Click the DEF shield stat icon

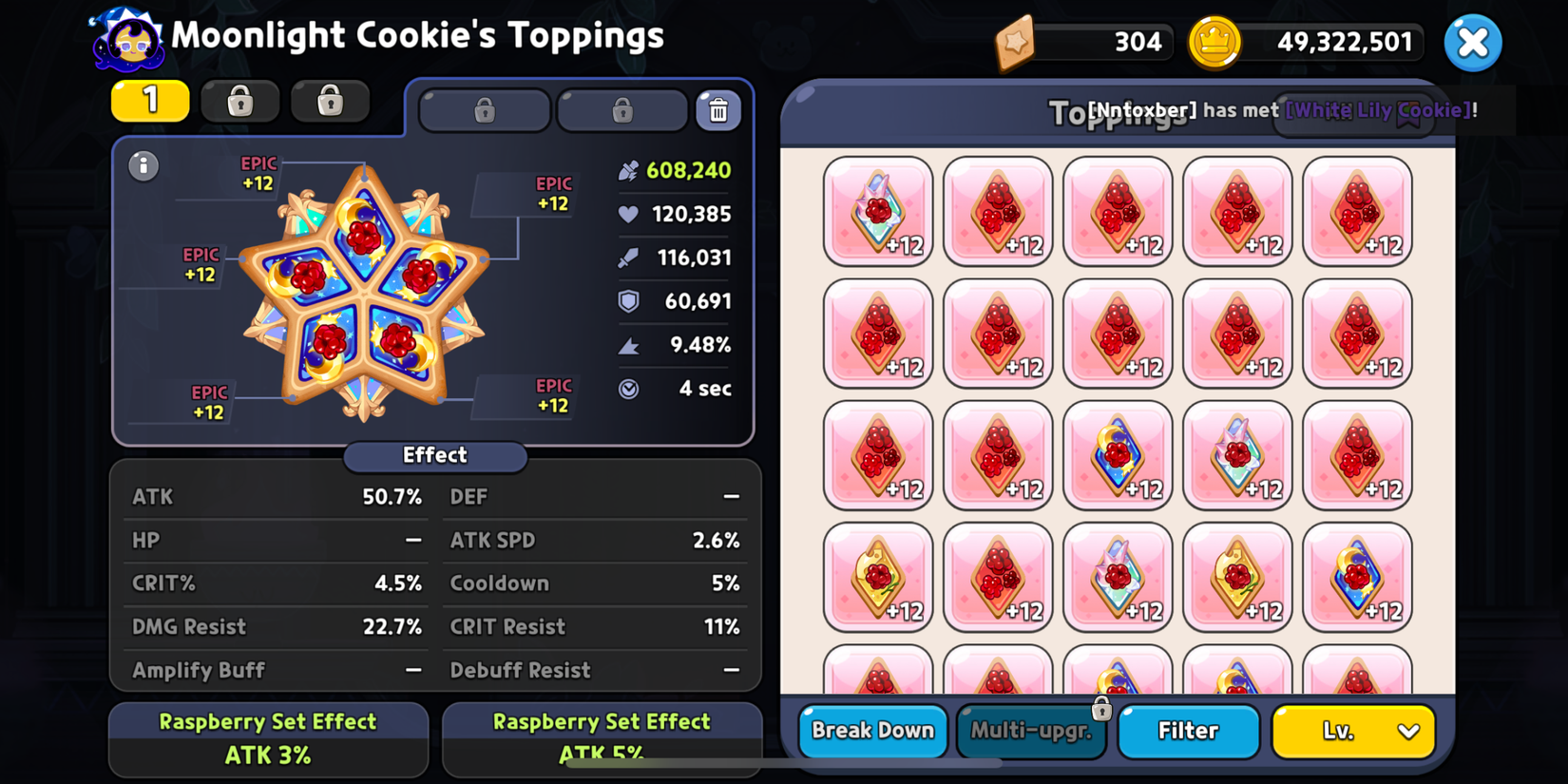[627, 301]
